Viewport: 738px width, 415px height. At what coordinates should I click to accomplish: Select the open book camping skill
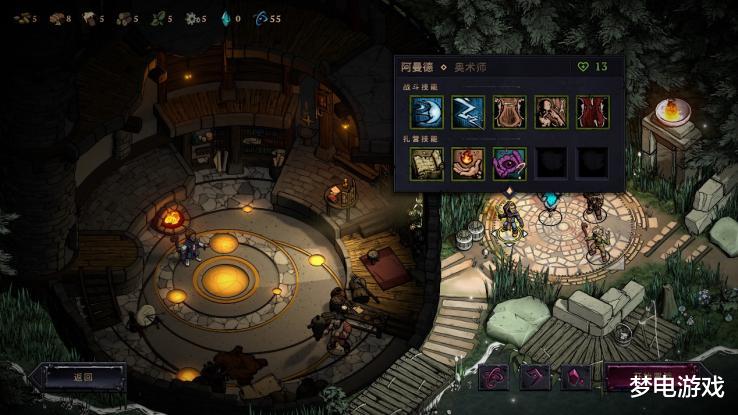point(426,163)
